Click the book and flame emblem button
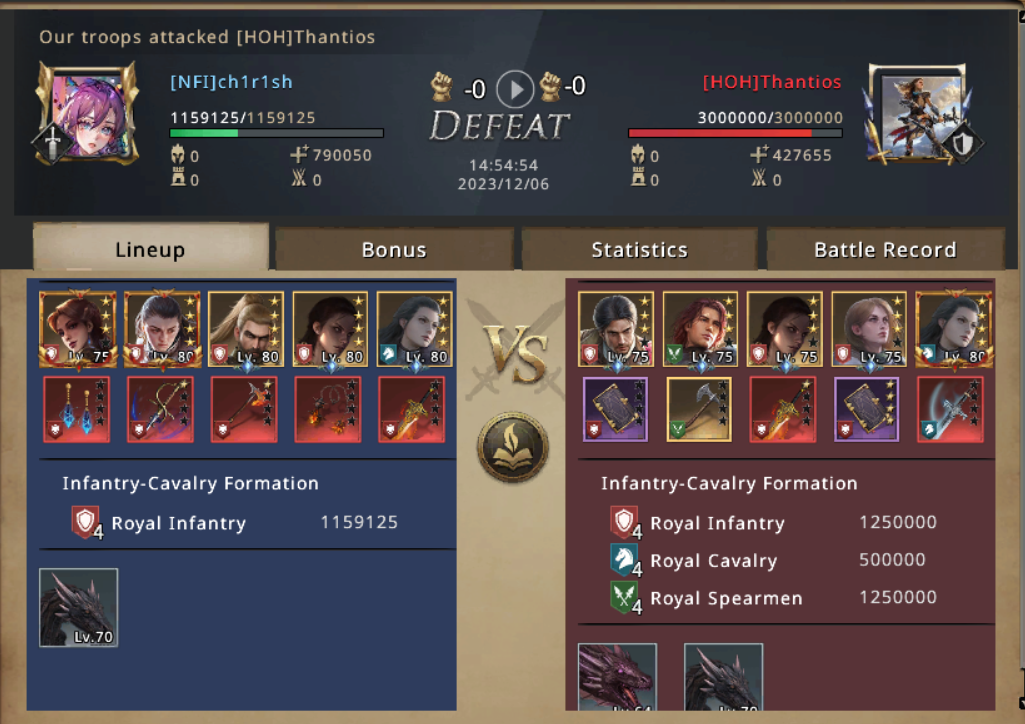 point(513,447)
